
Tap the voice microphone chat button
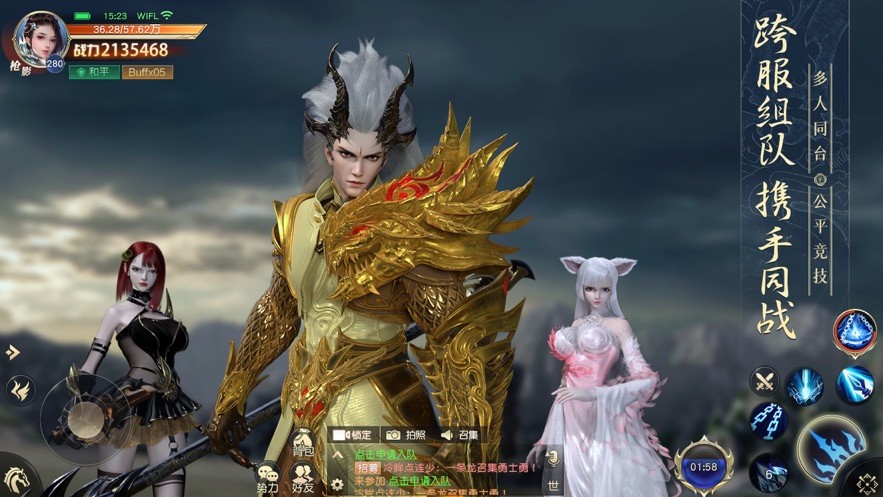551,456
